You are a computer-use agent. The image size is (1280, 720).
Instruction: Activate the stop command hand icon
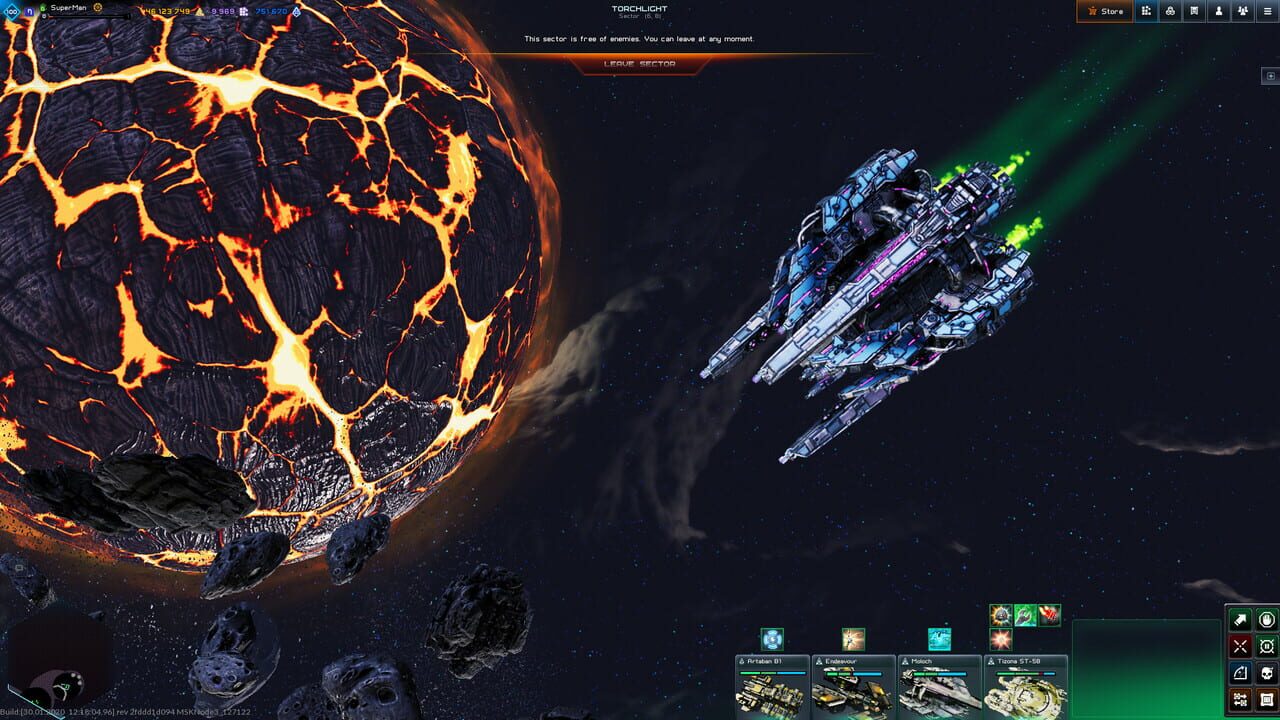pyautogui.click(x=1266, y=618)
